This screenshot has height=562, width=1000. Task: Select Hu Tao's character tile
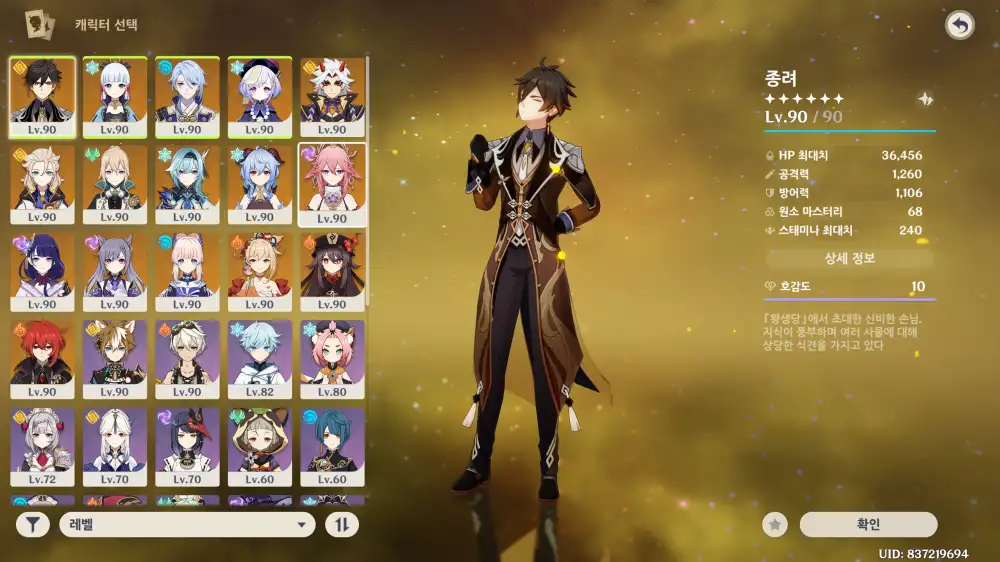[333, 271]
